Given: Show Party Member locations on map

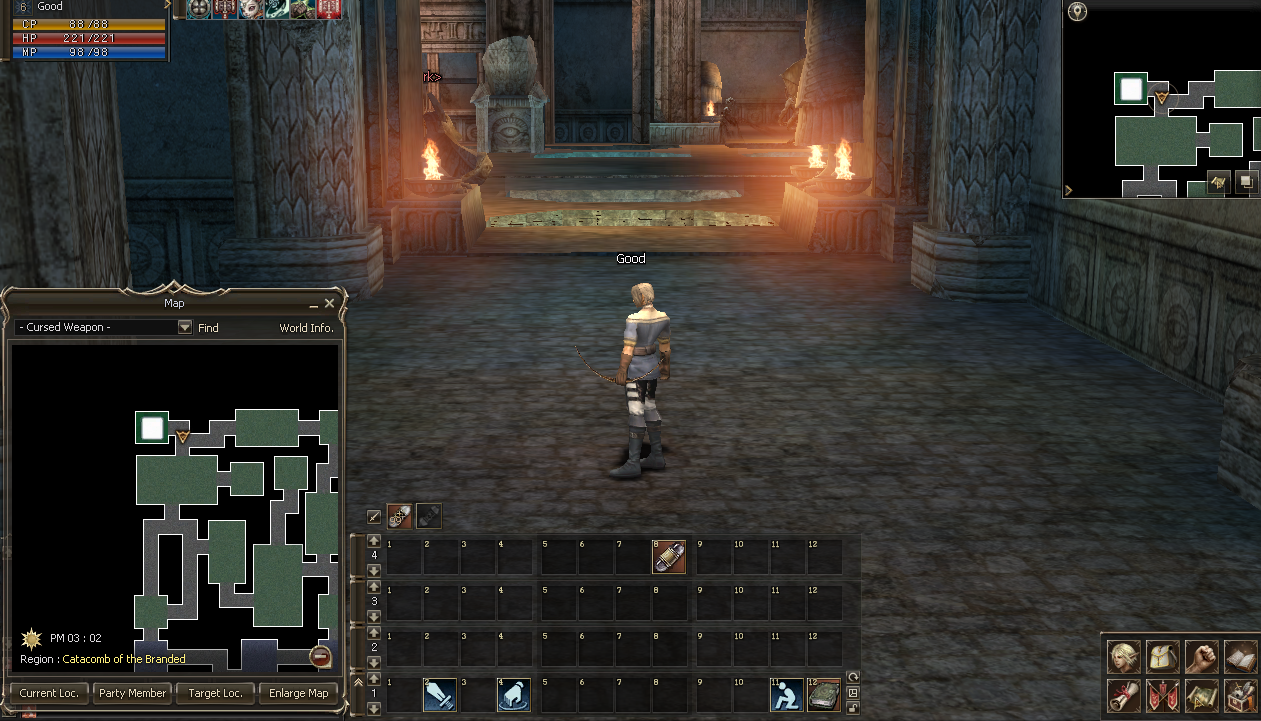Looking at the screenshot, I should click(132, 693).
